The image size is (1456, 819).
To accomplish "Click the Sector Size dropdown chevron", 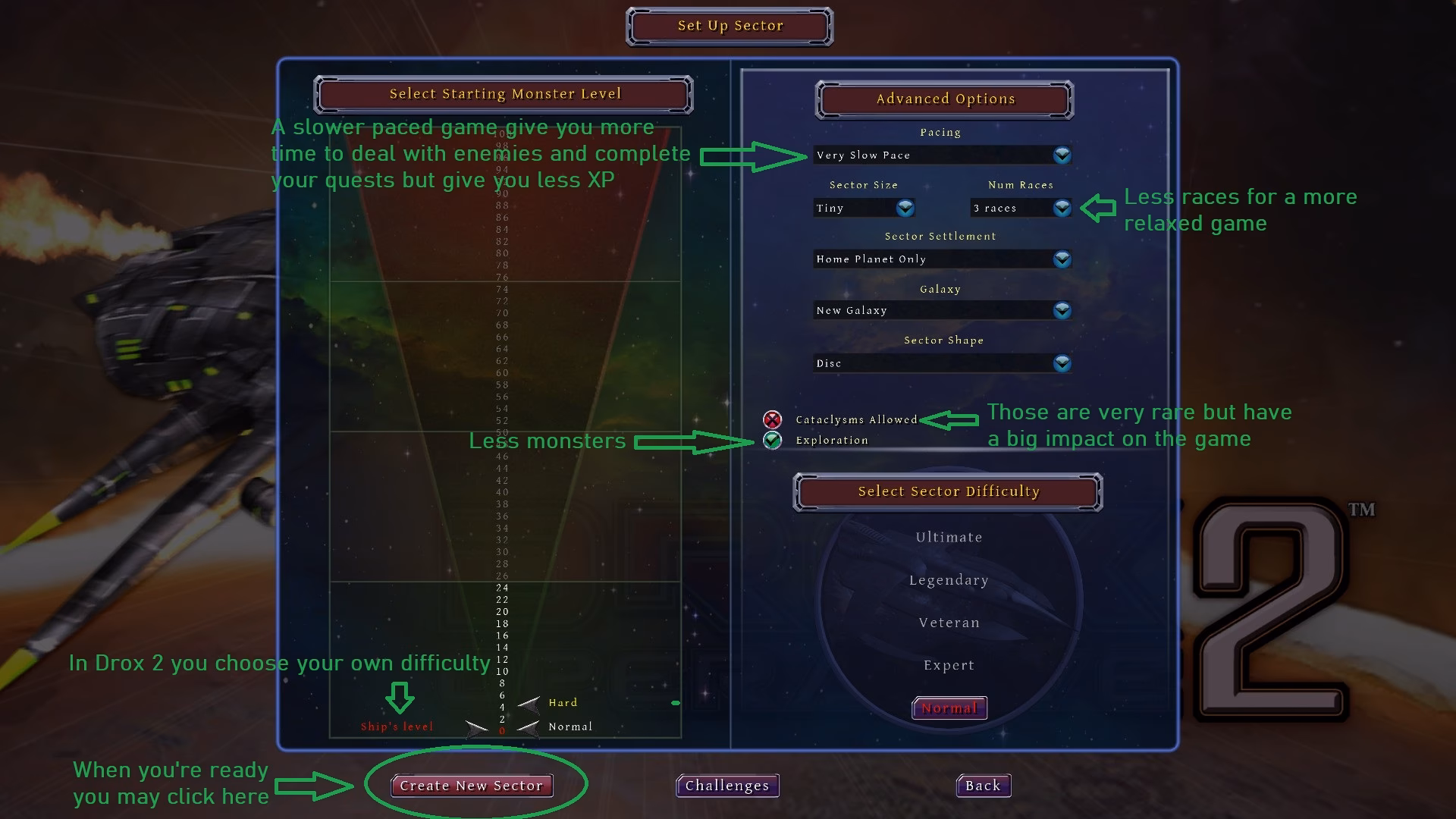I will (x=903, y=208).
